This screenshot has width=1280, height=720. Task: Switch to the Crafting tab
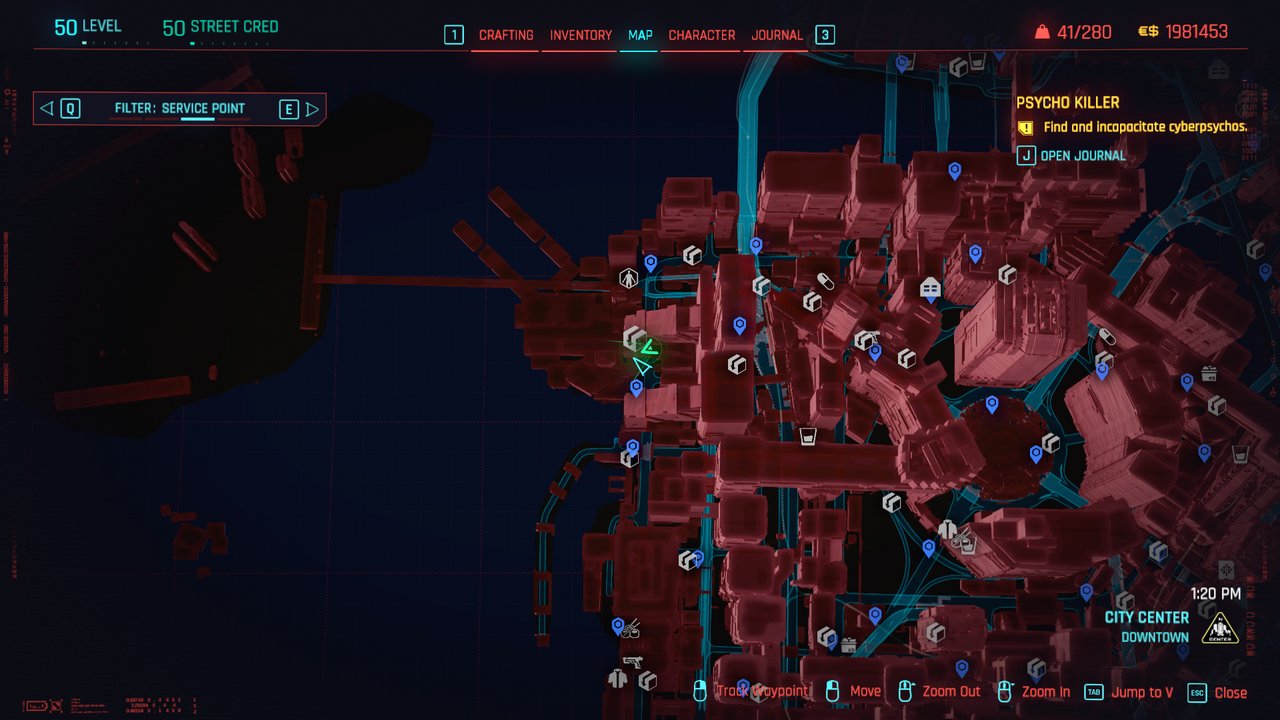(506, 35)
